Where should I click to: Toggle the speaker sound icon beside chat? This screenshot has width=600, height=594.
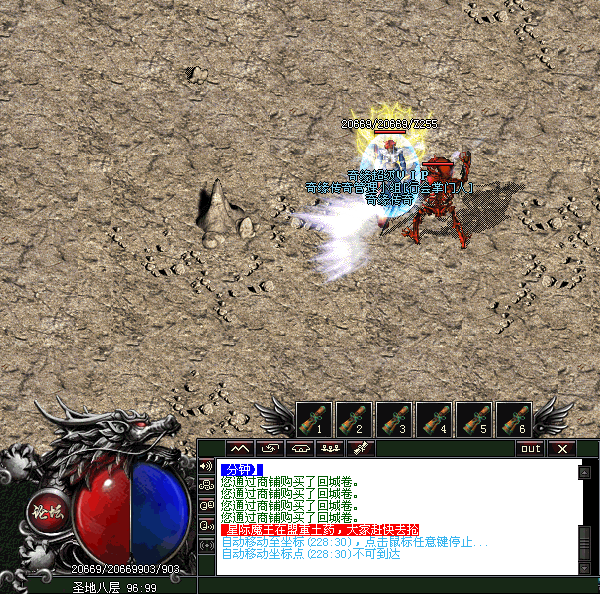click(206, 466)
